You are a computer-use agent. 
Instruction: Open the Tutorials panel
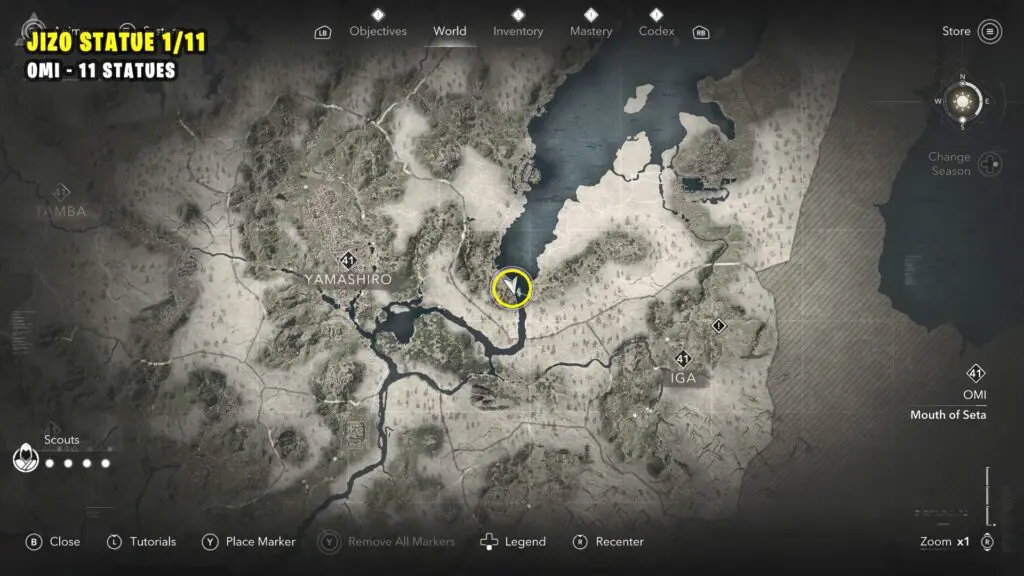point(141,542)
